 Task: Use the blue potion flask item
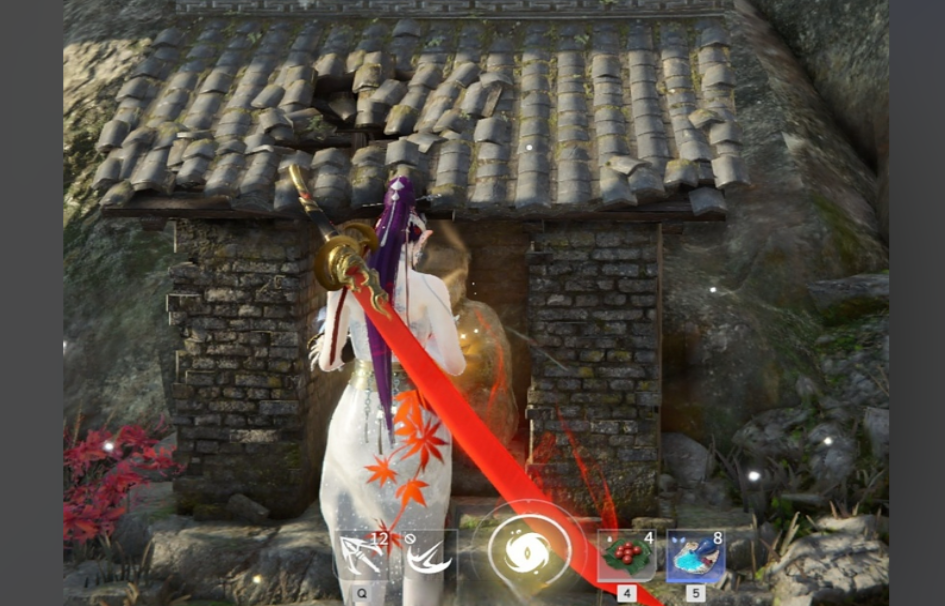[695, 555]
